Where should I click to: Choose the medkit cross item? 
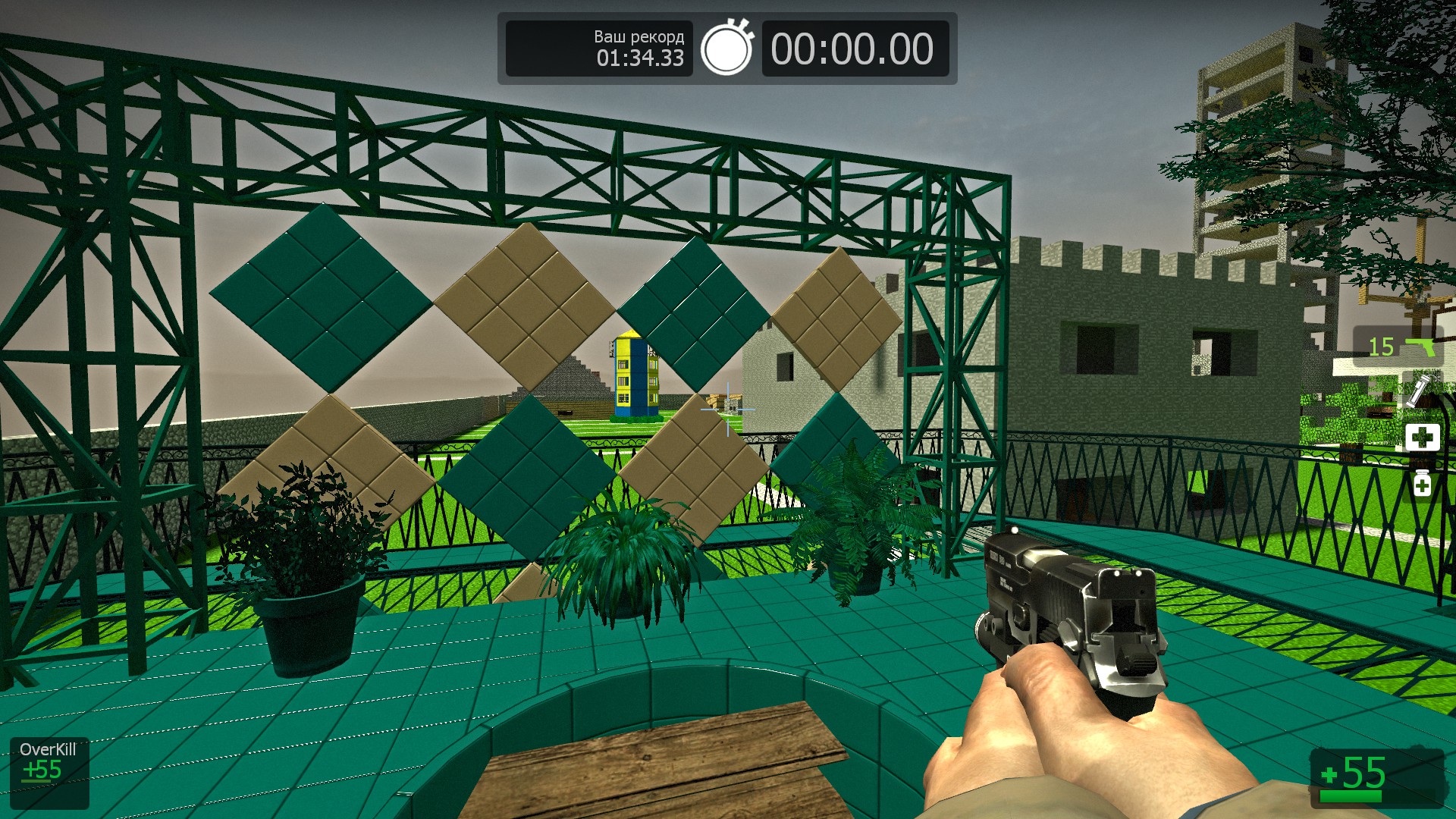coord(1422,438)
